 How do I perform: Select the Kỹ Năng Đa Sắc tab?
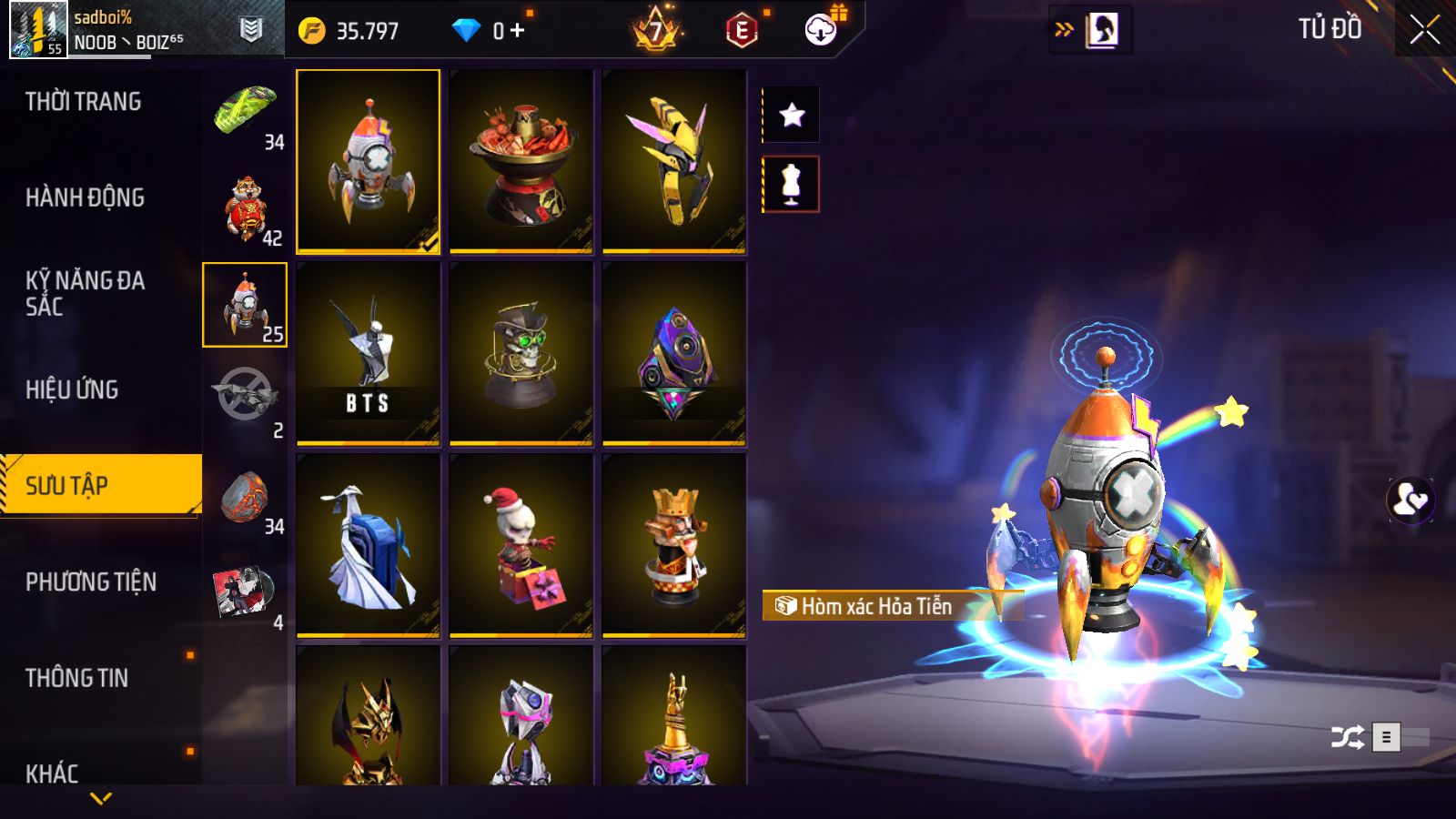pos(85,293)
